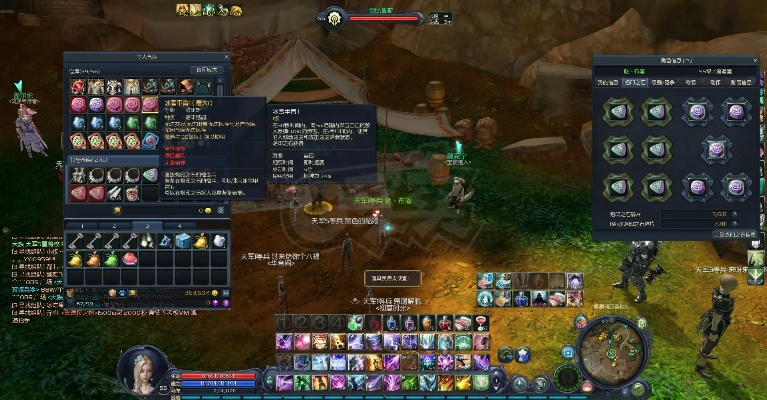Click the button at the inventory window's top right
Image resolution: width=767 pixels, height=400 pixels.
[207, 70]
